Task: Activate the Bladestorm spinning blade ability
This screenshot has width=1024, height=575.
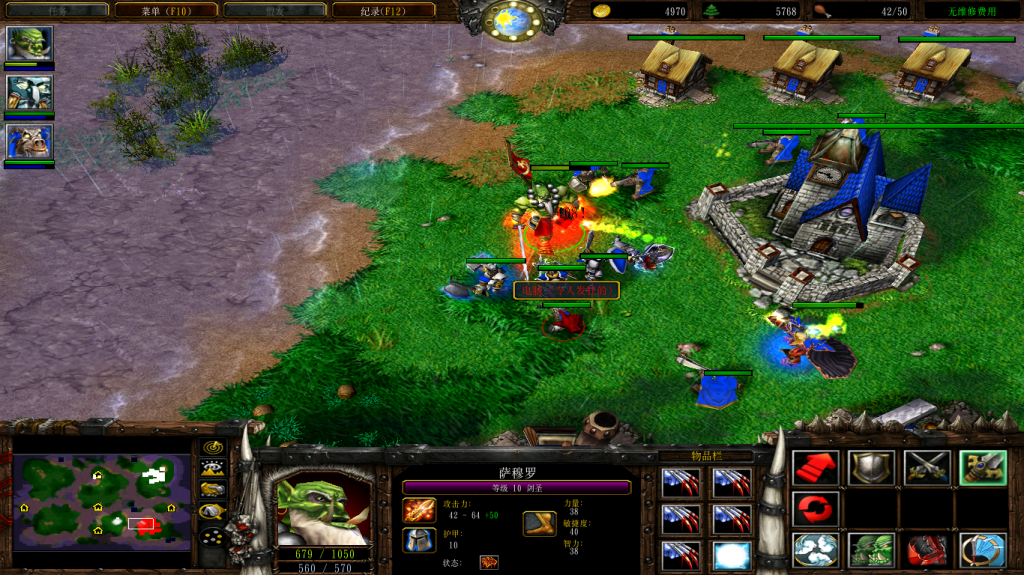Action: click(982, 550)
